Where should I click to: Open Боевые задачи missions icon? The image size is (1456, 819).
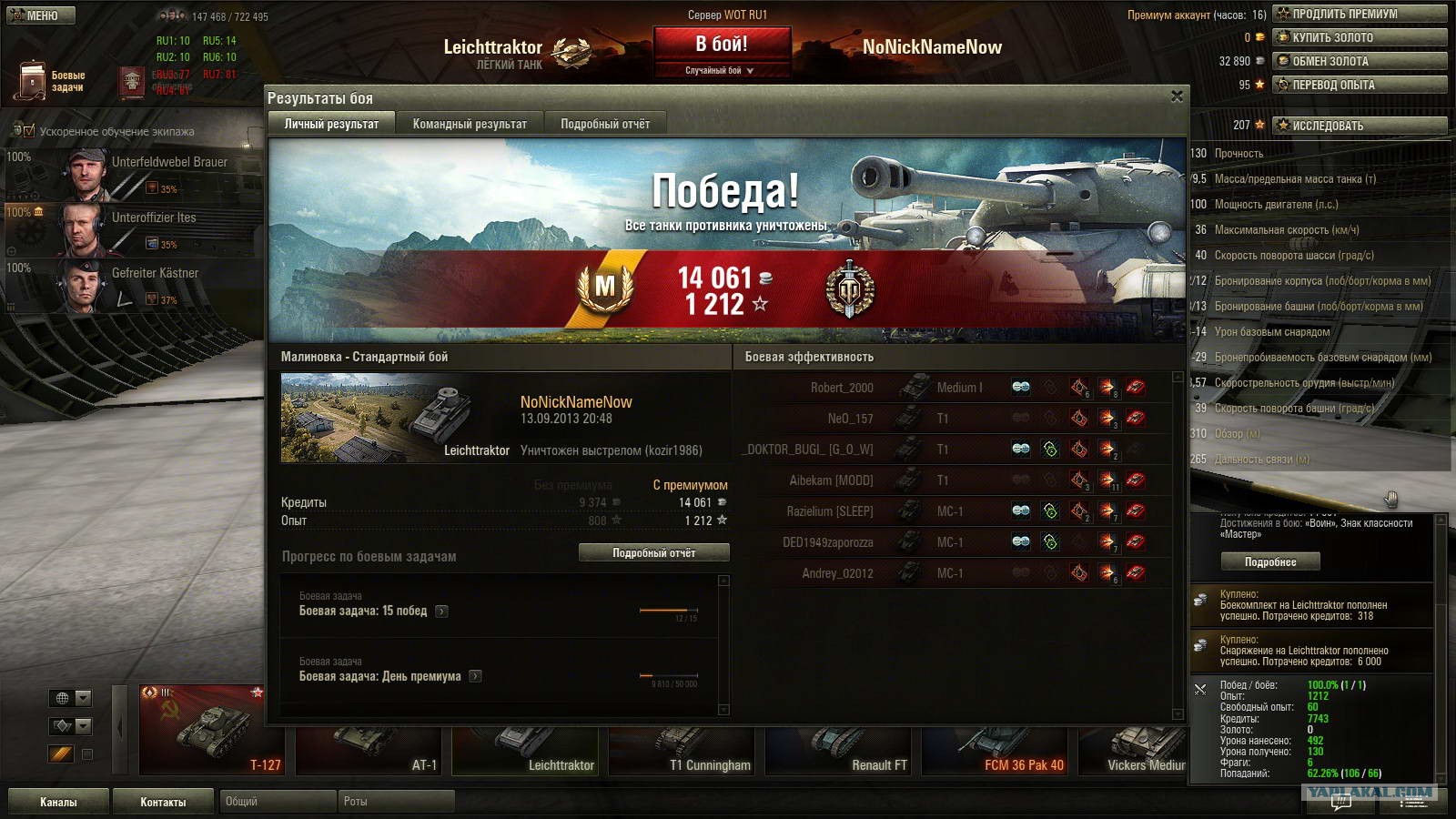pyautogui.click(x=33, y=81)
